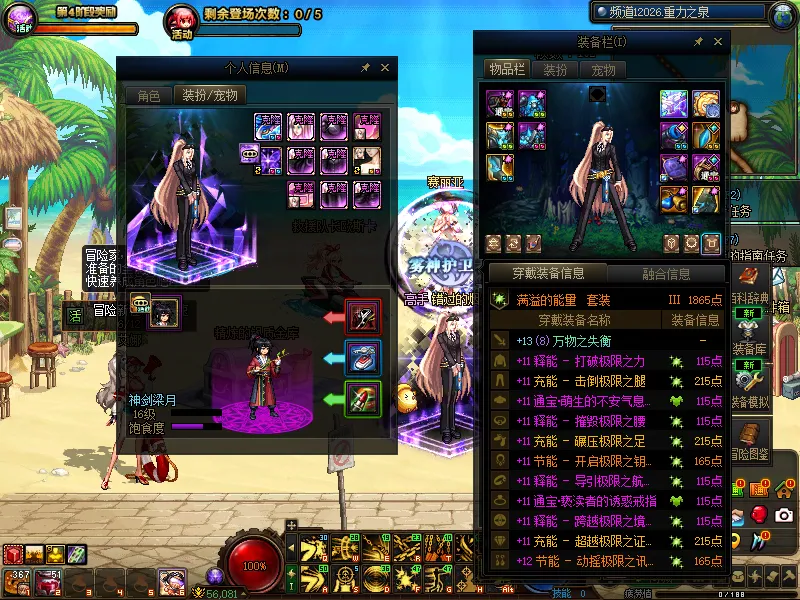Switch to 融合信息 tab
Screen dimensions: 800x600
(665, 273)
